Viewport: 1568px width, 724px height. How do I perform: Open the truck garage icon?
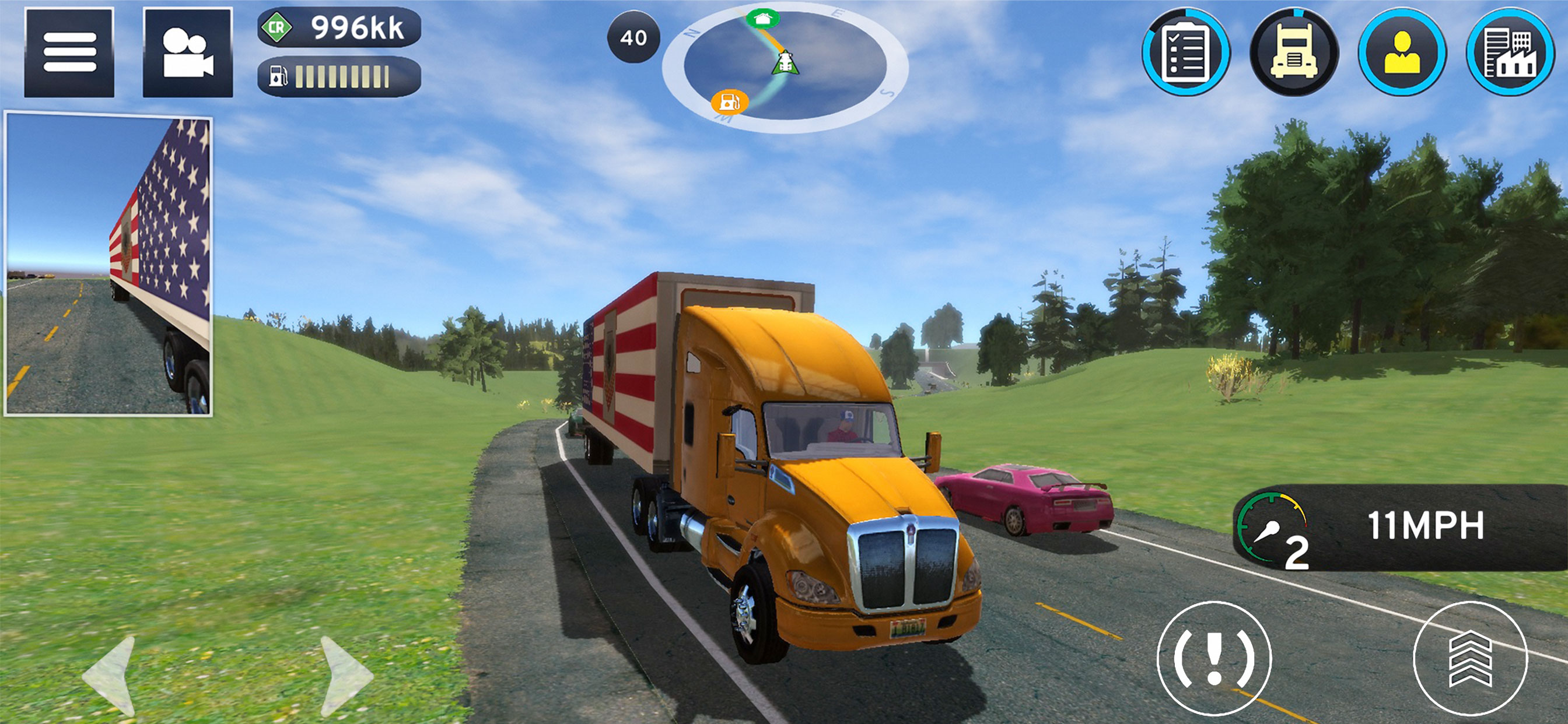1293,52
